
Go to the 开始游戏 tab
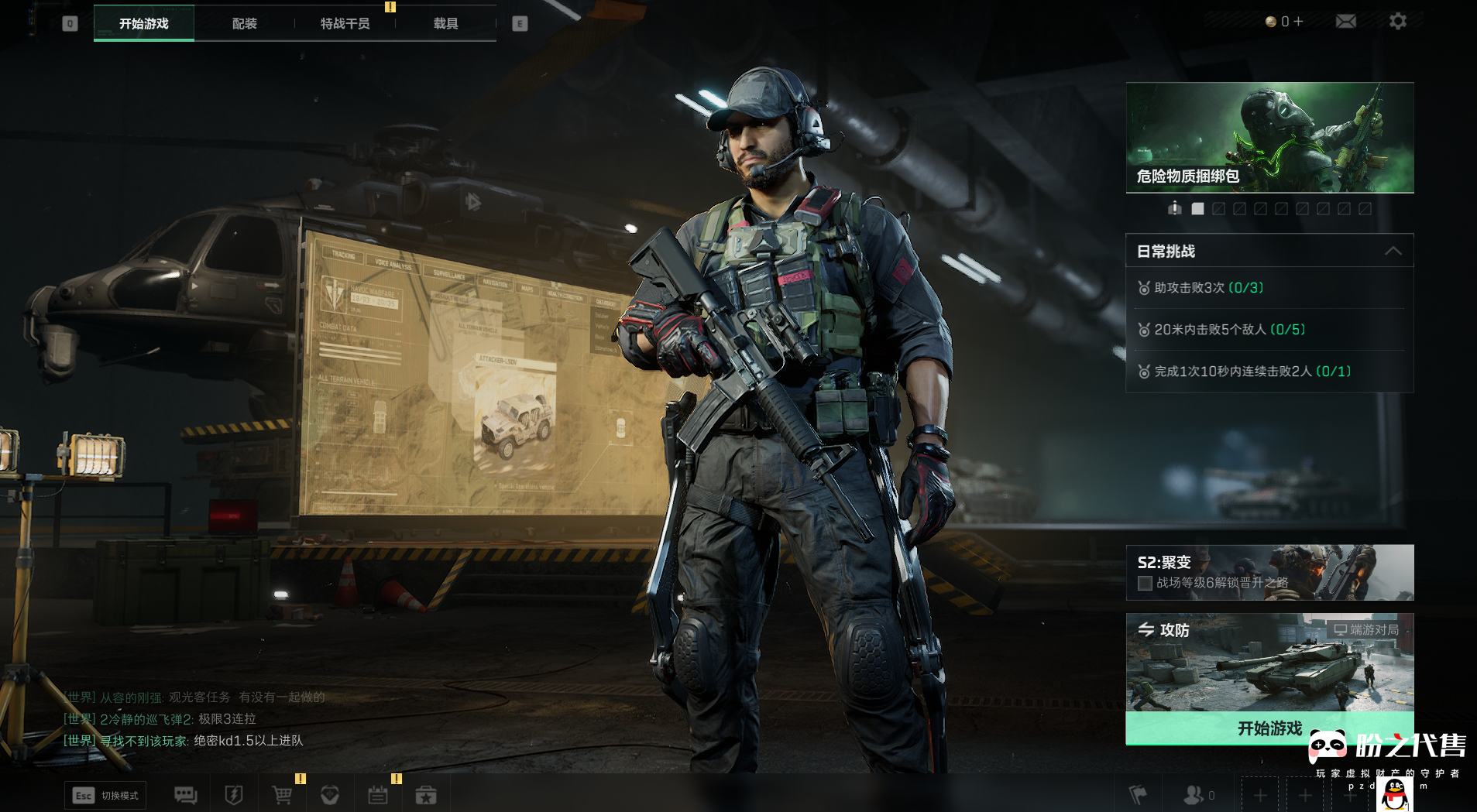pos(144,24)
